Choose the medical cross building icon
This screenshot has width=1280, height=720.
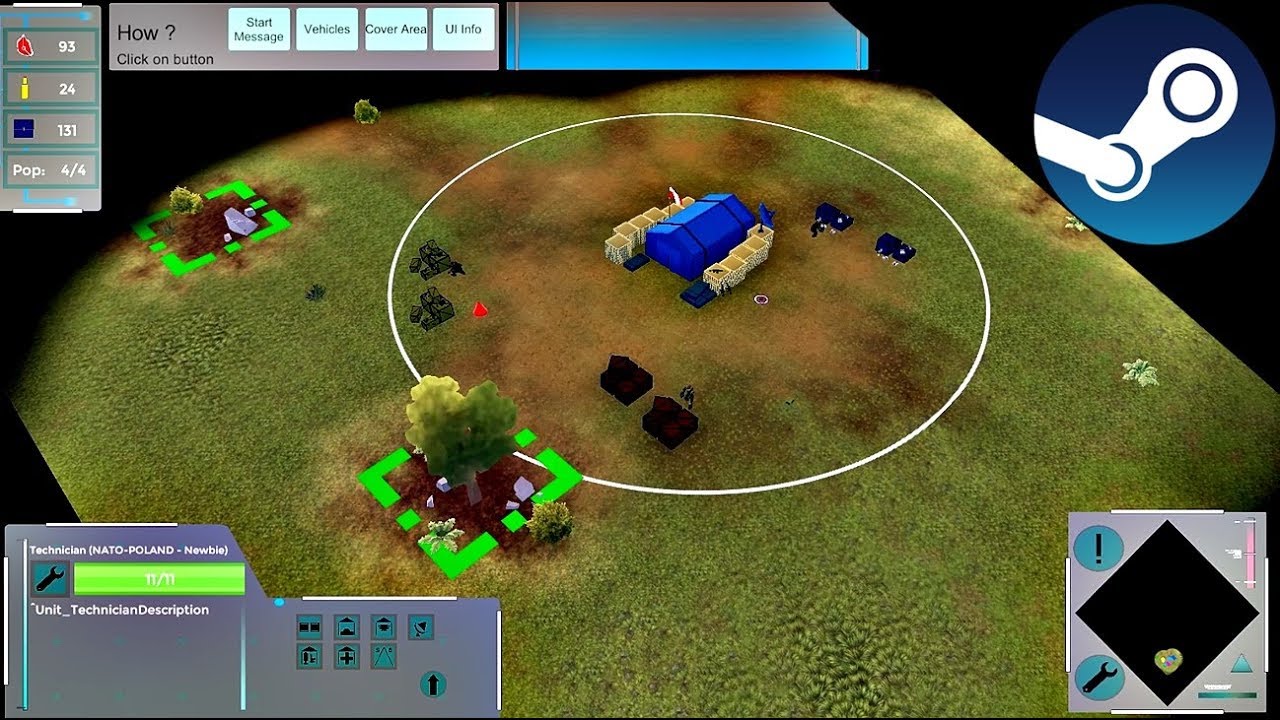347,657
